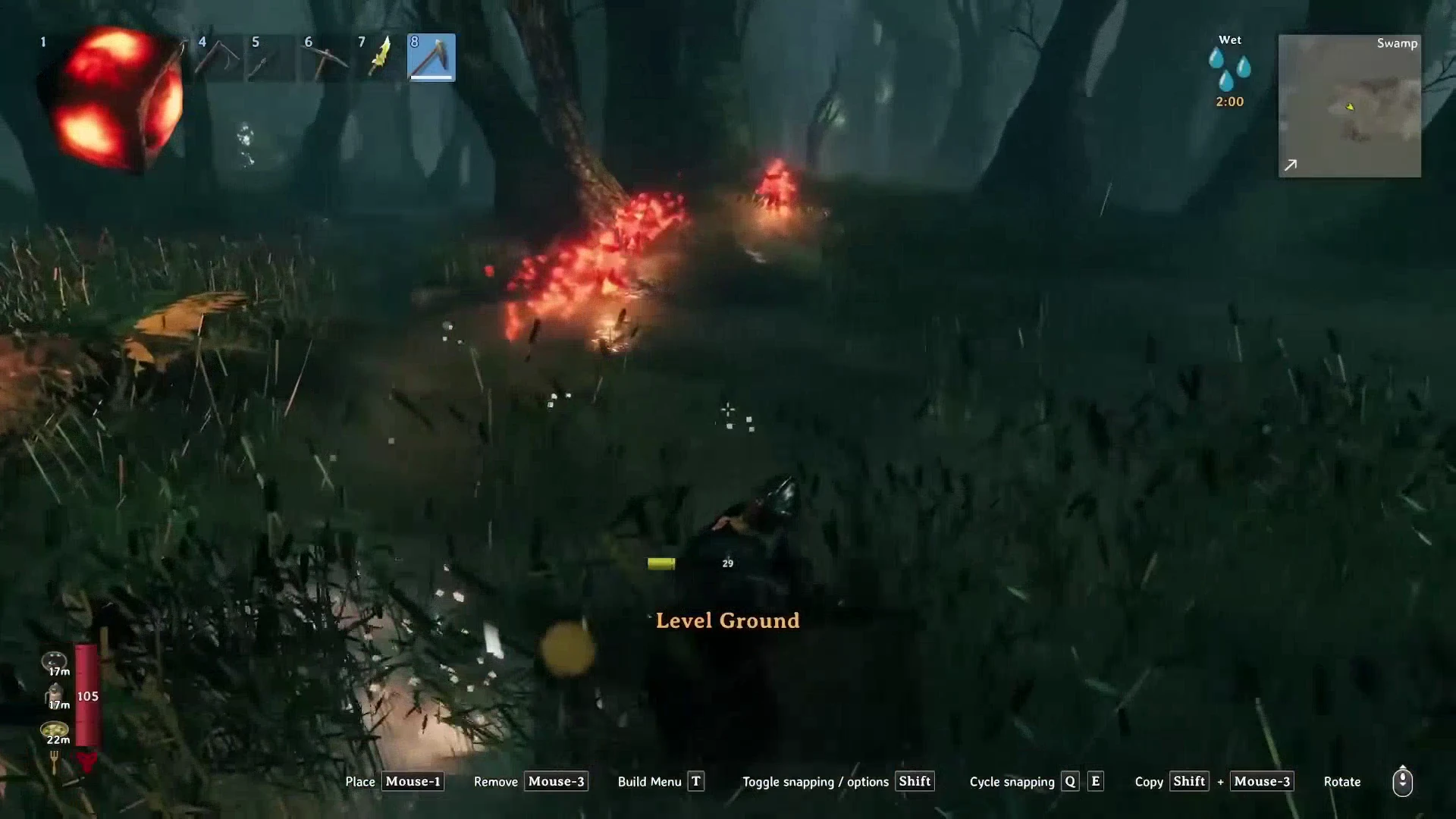Click the Remove Mouse-3 hint
Image resolution: width=1456 pixels, height=819 pixels.
coord(556,781)
